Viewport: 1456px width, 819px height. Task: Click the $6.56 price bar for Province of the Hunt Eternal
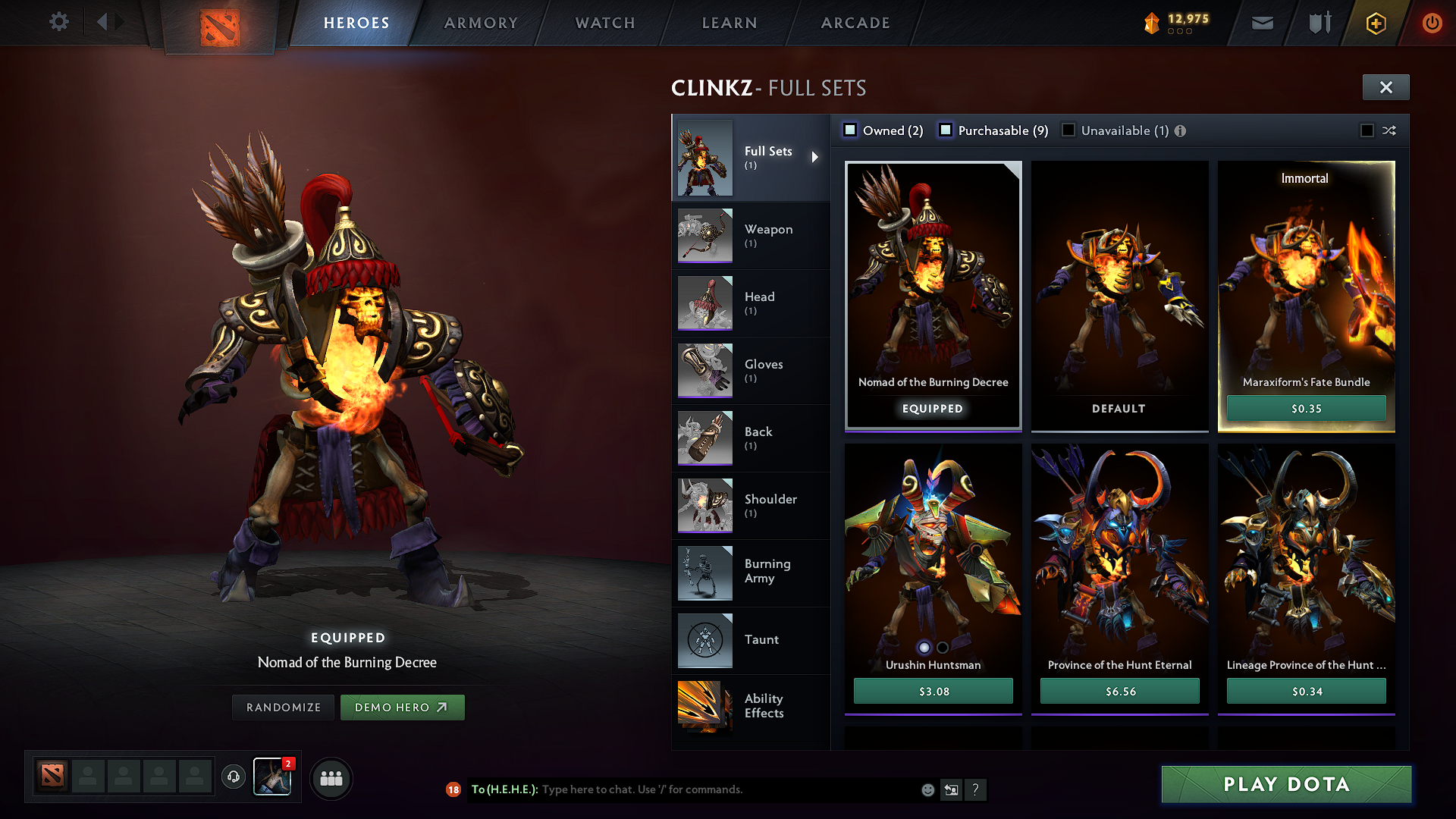point(1119,691)
